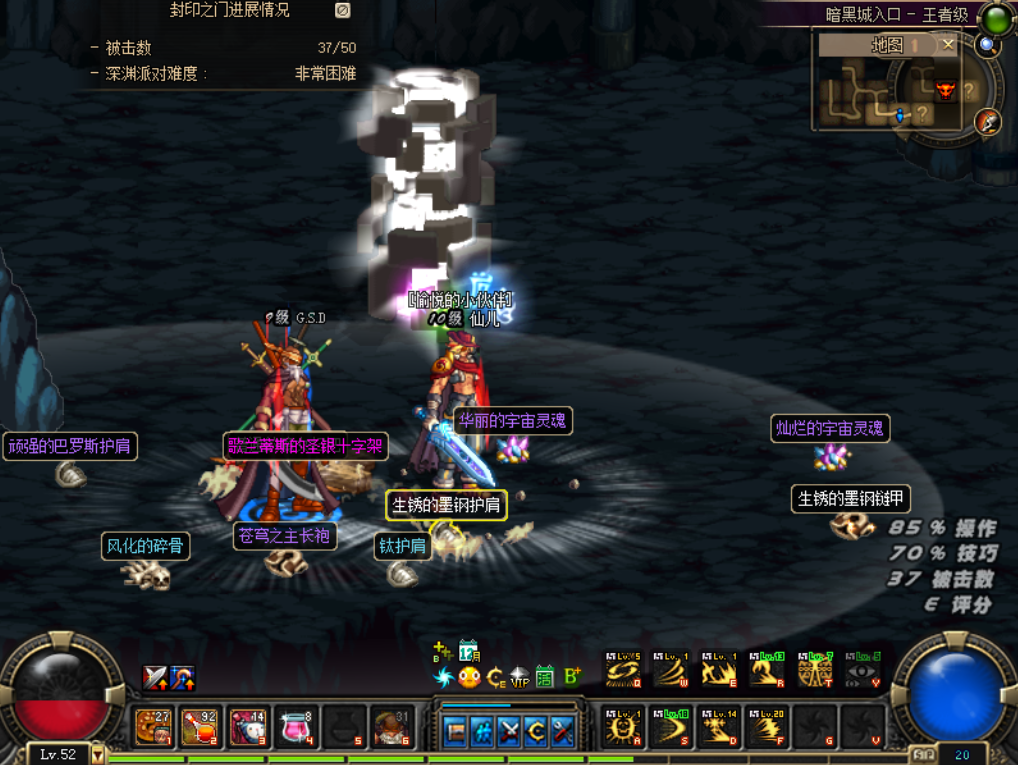Click the green B+ buff icon
Image resolution: width=1018 pixels, height=765 pixels.
[572, 677]
